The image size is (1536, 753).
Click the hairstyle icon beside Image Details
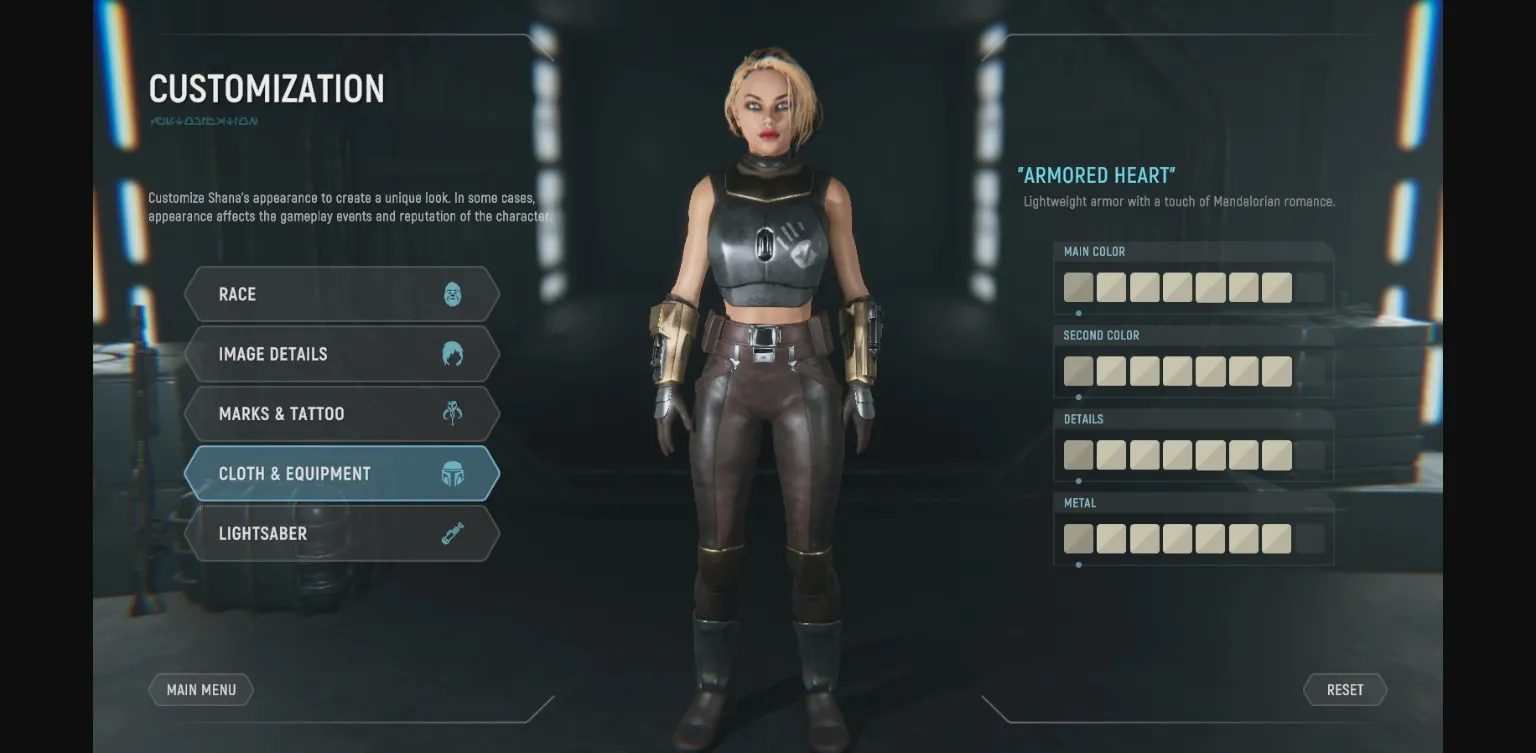pos(453,353)
